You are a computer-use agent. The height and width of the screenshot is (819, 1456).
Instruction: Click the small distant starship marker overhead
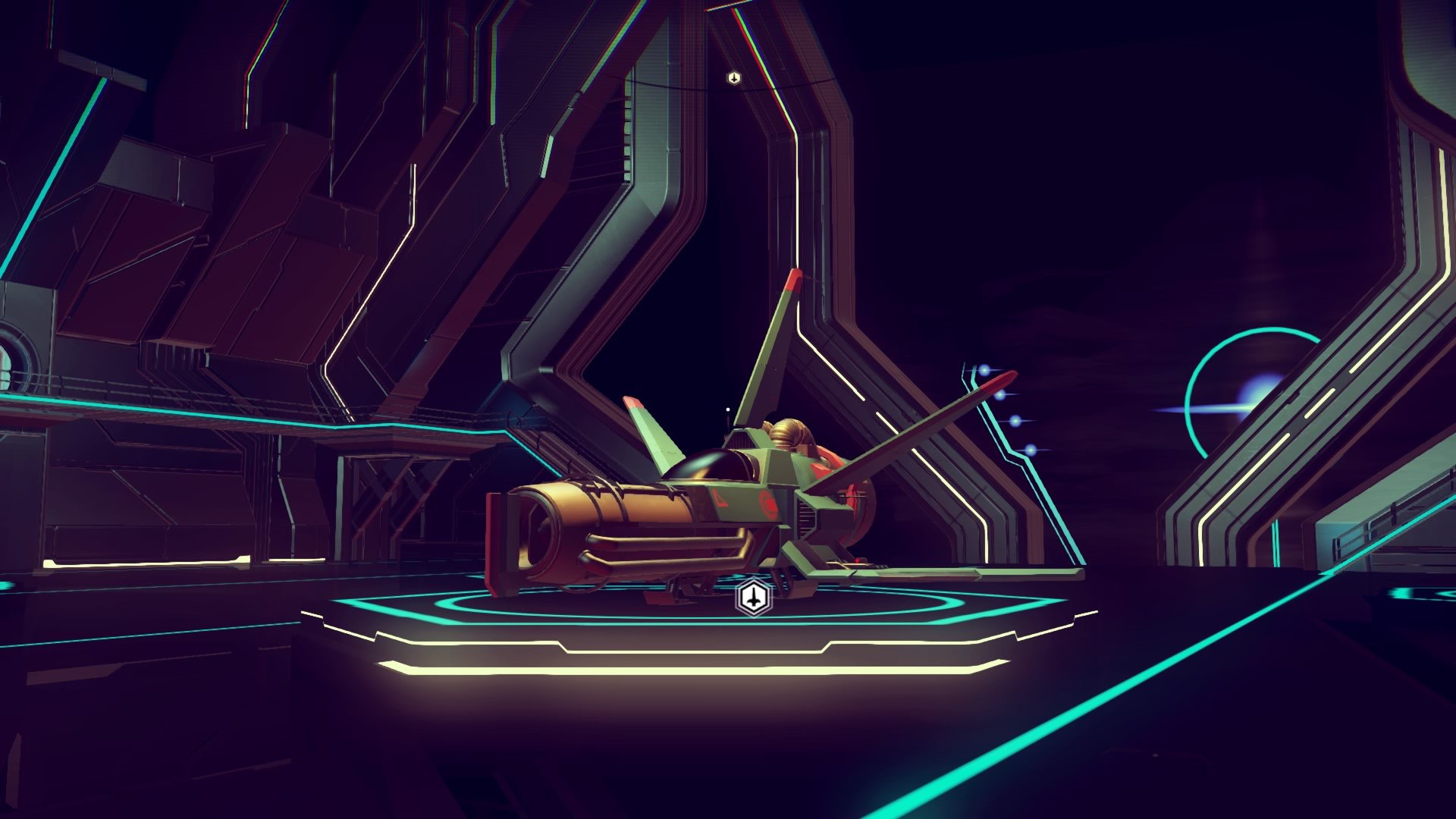point(733,78)
